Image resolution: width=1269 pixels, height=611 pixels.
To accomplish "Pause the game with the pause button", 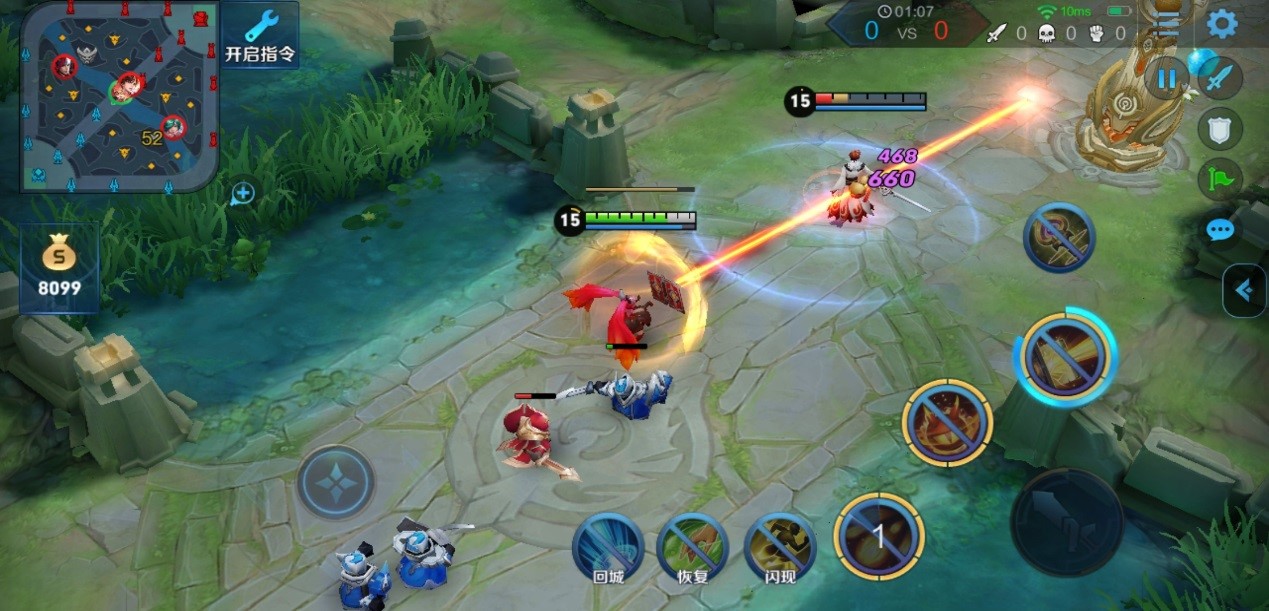I will (1166, 78).
